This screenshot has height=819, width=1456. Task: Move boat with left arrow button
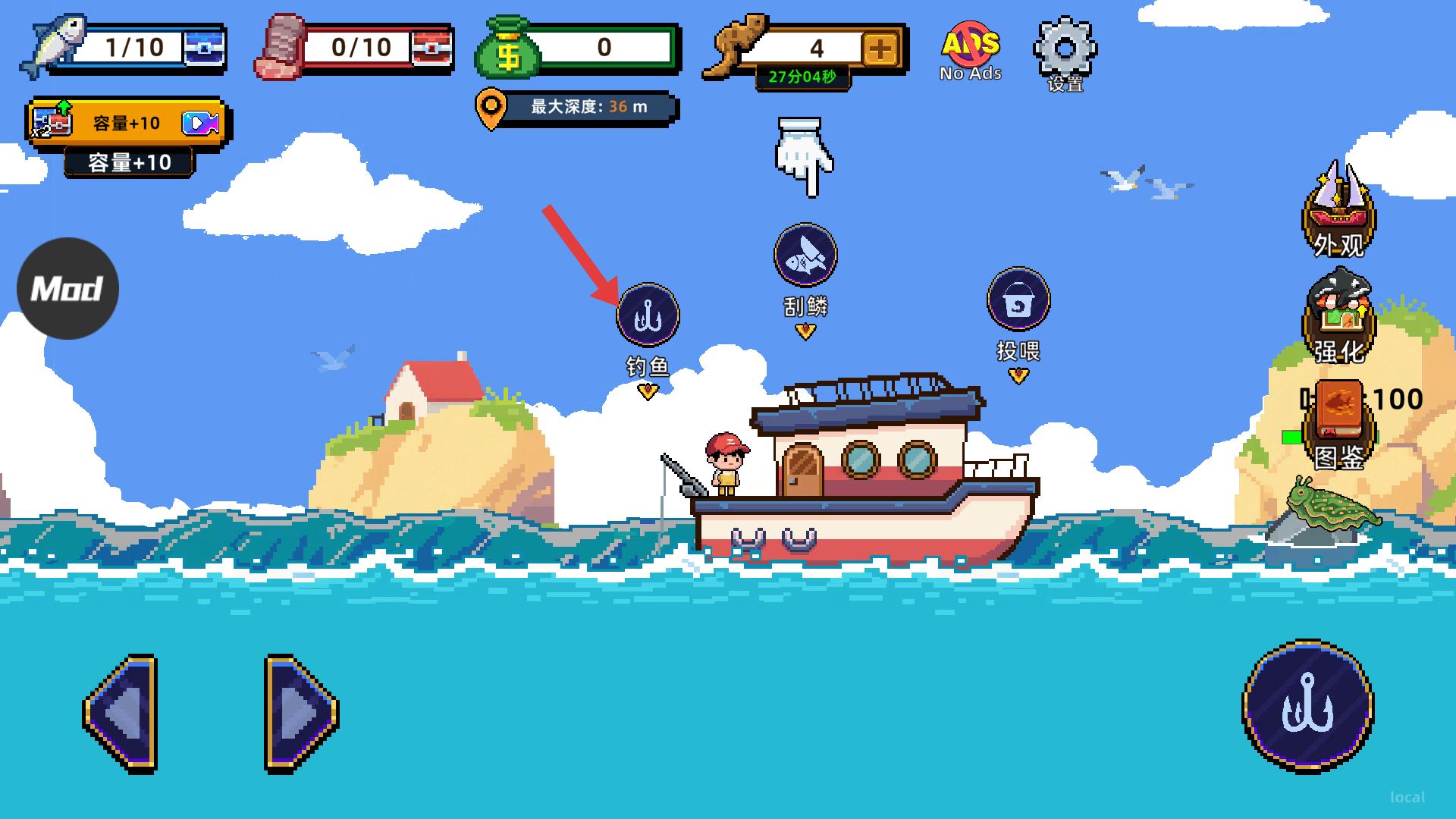pos(121,713)
